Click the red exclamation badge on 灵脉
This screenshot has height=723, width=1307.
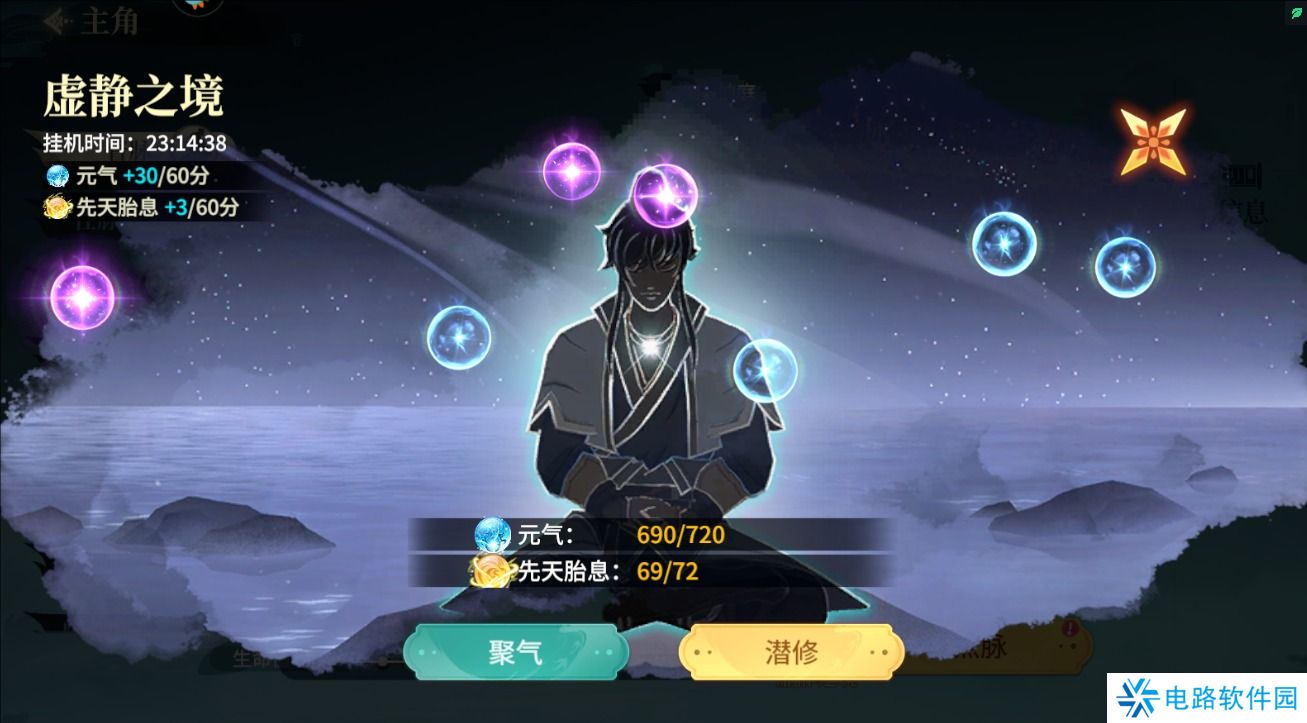coord(1069,628)
